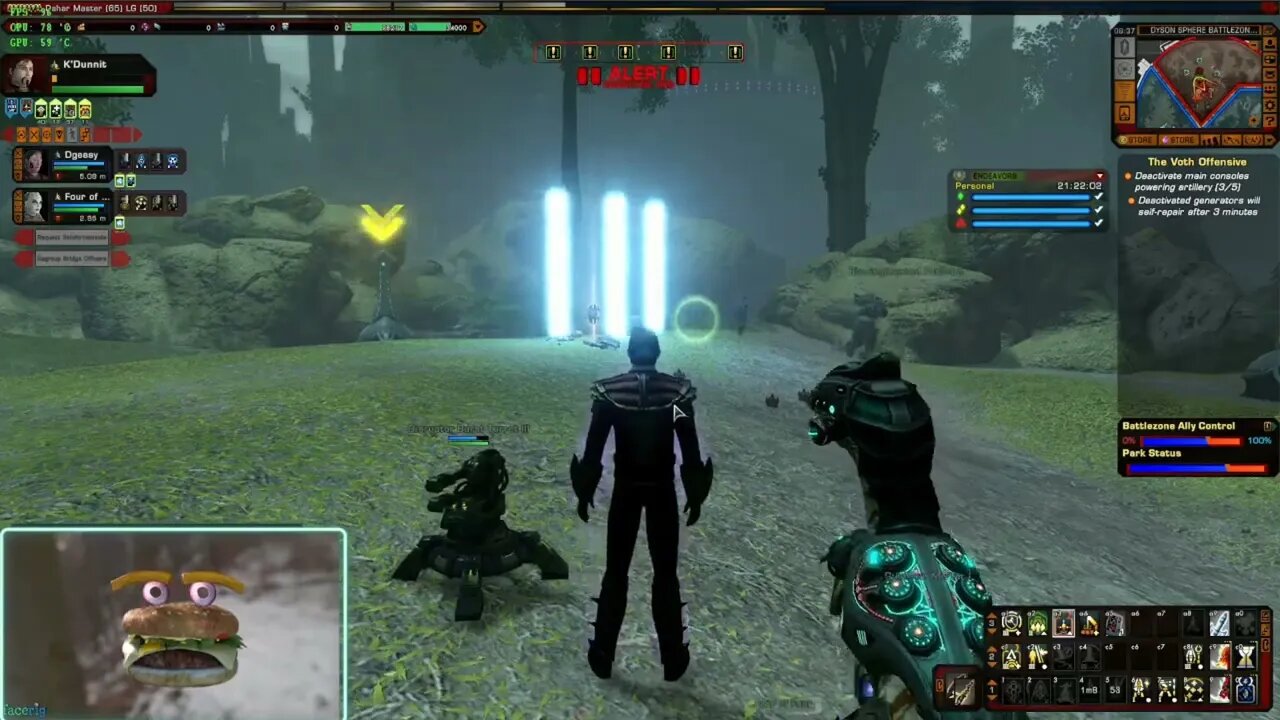The image size is (1280, 720).
Task: Click the green speaker toggle beside Four of's frame
Action: point(119,222)
